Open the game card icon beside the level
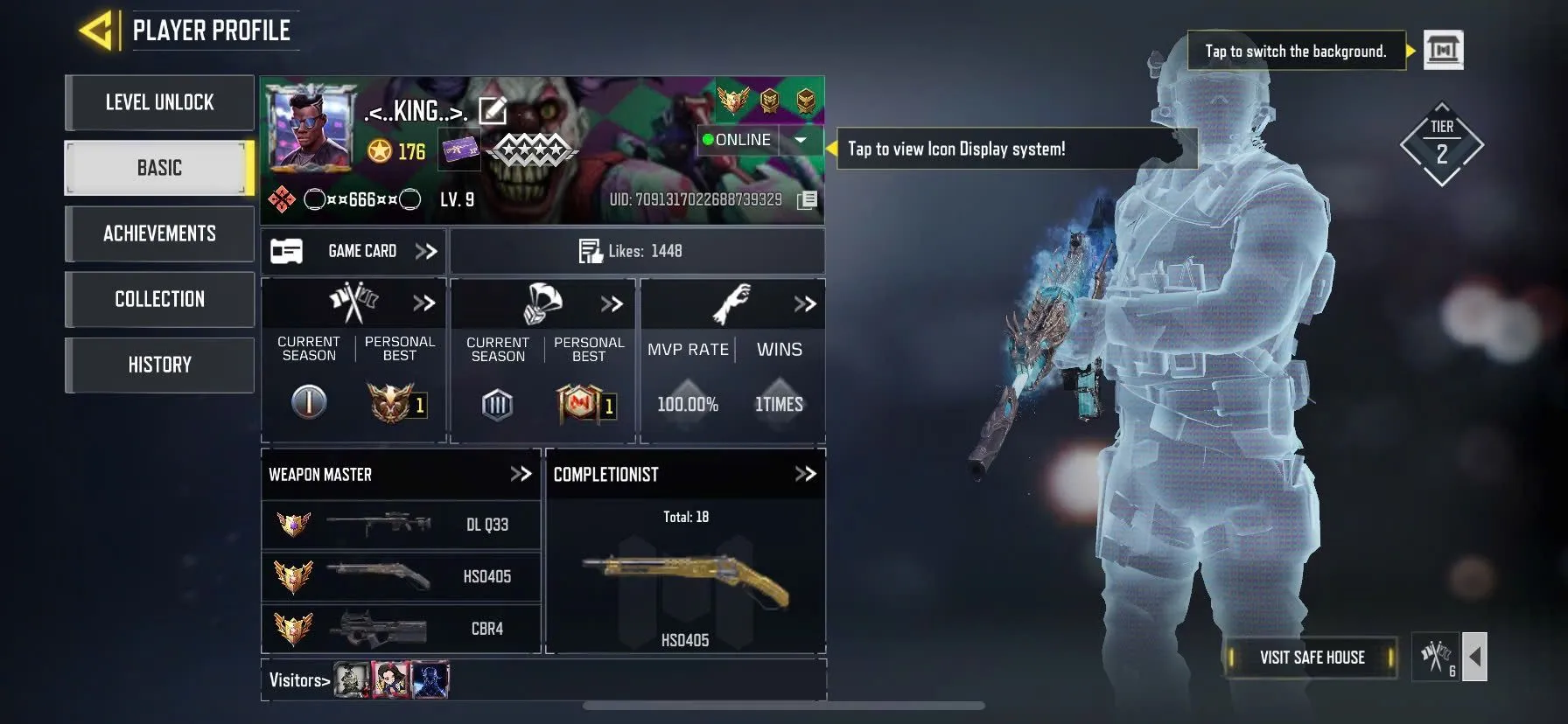Image resolution: width=1568 pixels, height=724 pixels. coord(458,150)
